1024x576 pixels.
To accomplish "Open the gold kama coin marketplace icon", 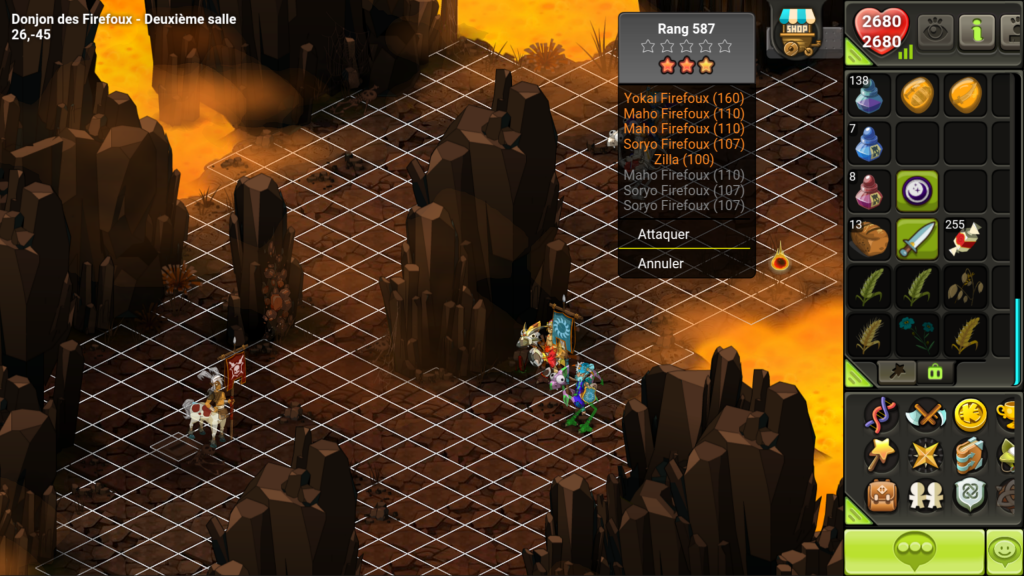I will pyautogui.click(x=968, y=413).
